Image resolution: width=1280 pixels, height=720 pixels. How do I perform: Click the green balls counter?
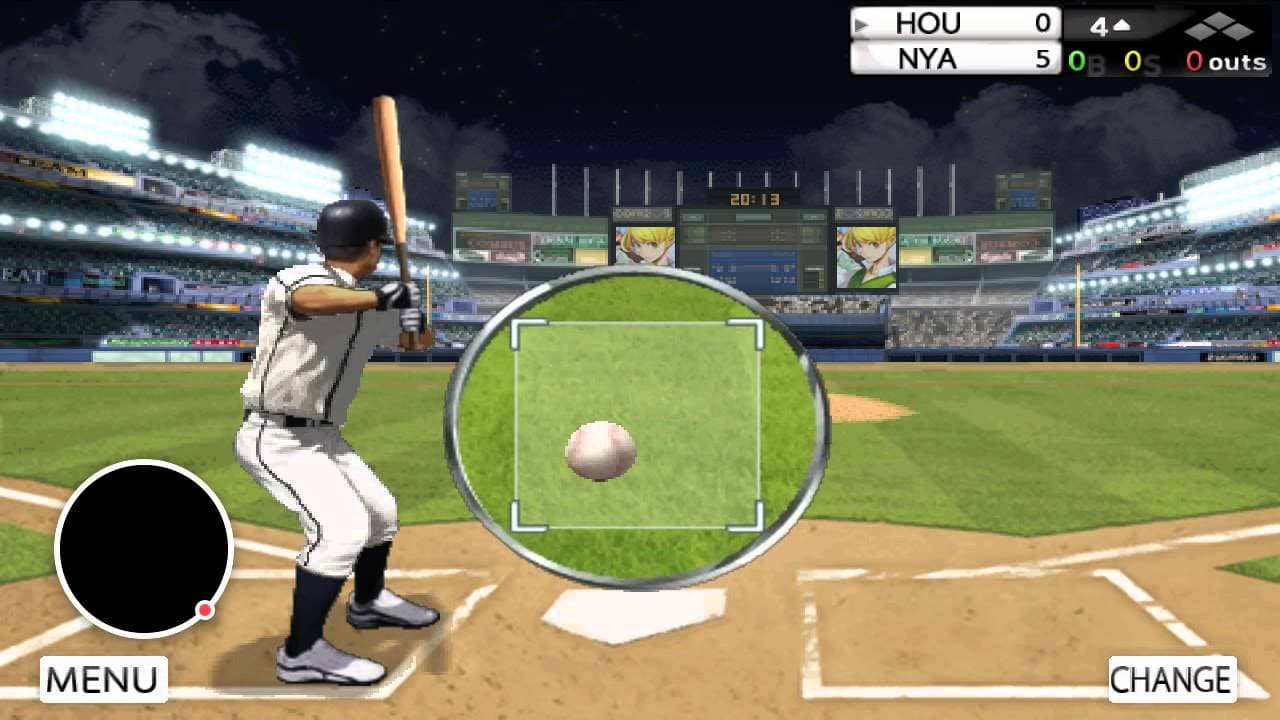coord(1076,60)
